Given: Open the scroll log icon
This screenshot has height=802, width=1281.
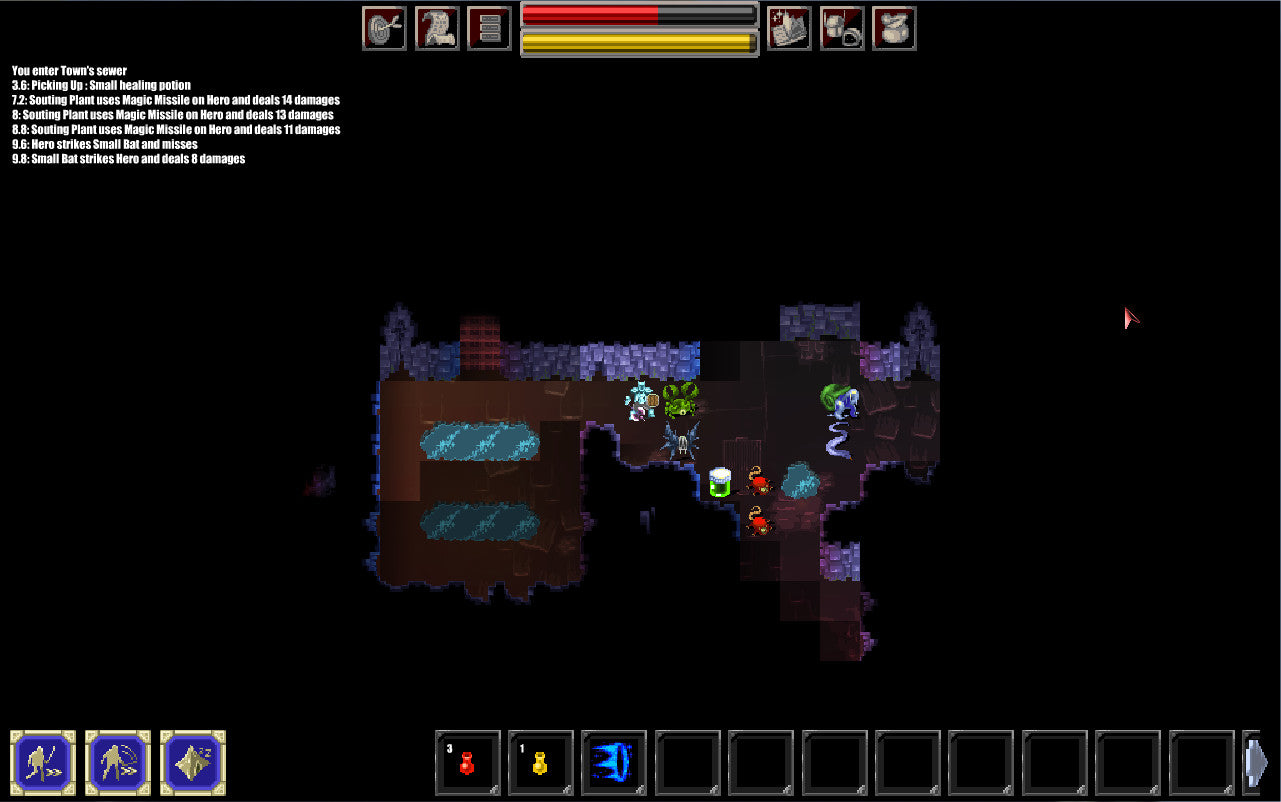Looking at the screenshot, I should tap(437, 28).
